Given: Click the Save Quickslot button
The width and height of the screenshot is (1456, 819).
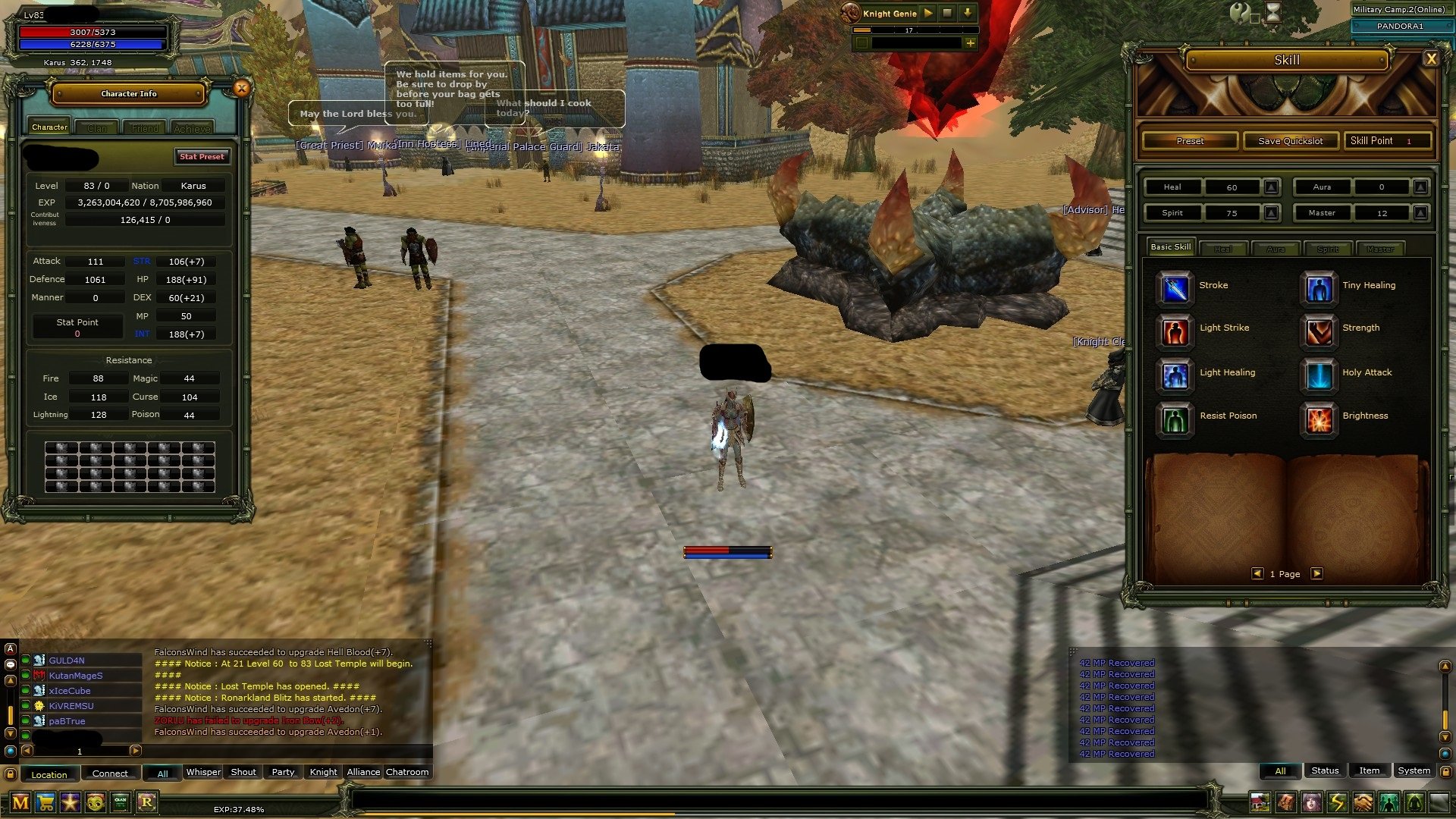Looking at the screenshot, I should pyautogui.click(x=1290, y=140).
